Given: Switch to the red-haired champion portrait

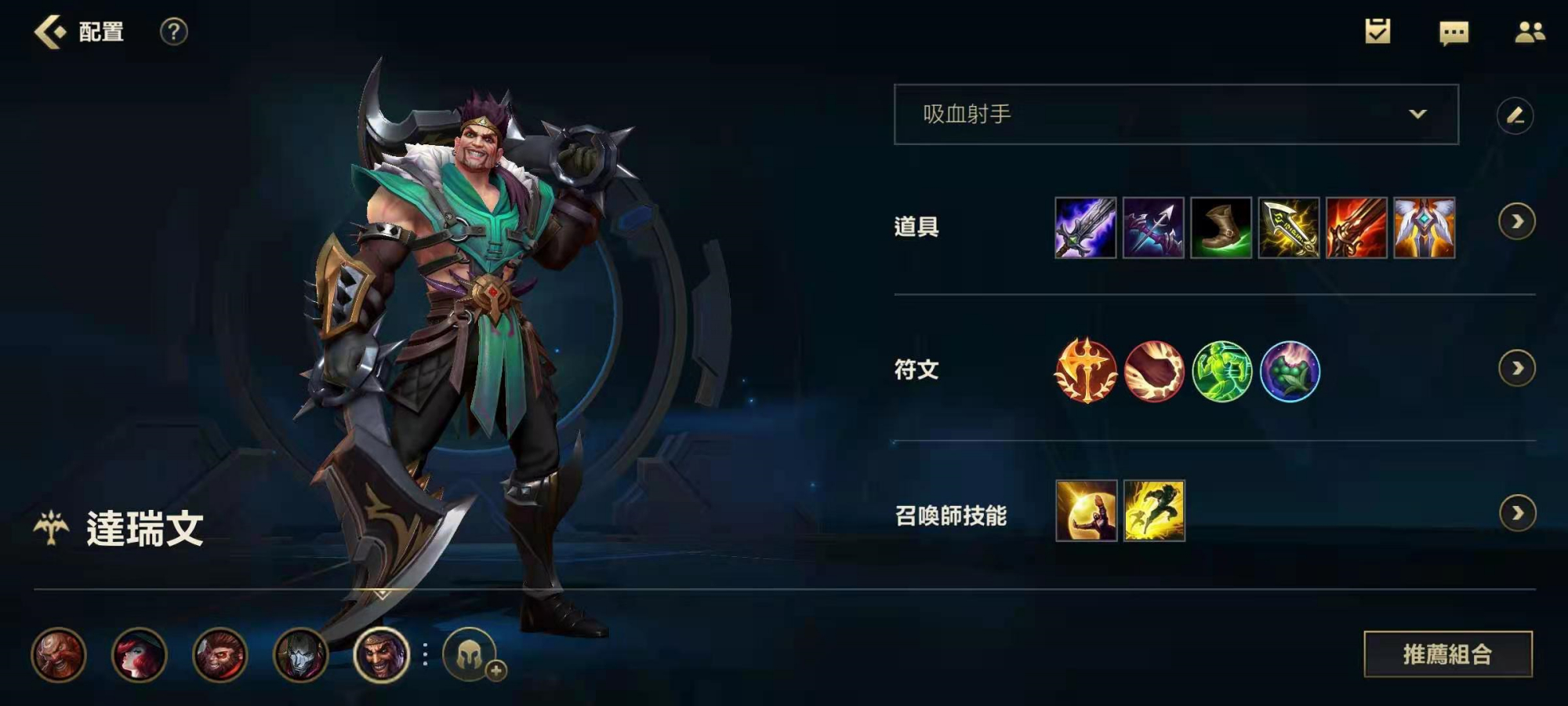Looking at the screenshot, I should pyautogui.click(x=140, y=654).
